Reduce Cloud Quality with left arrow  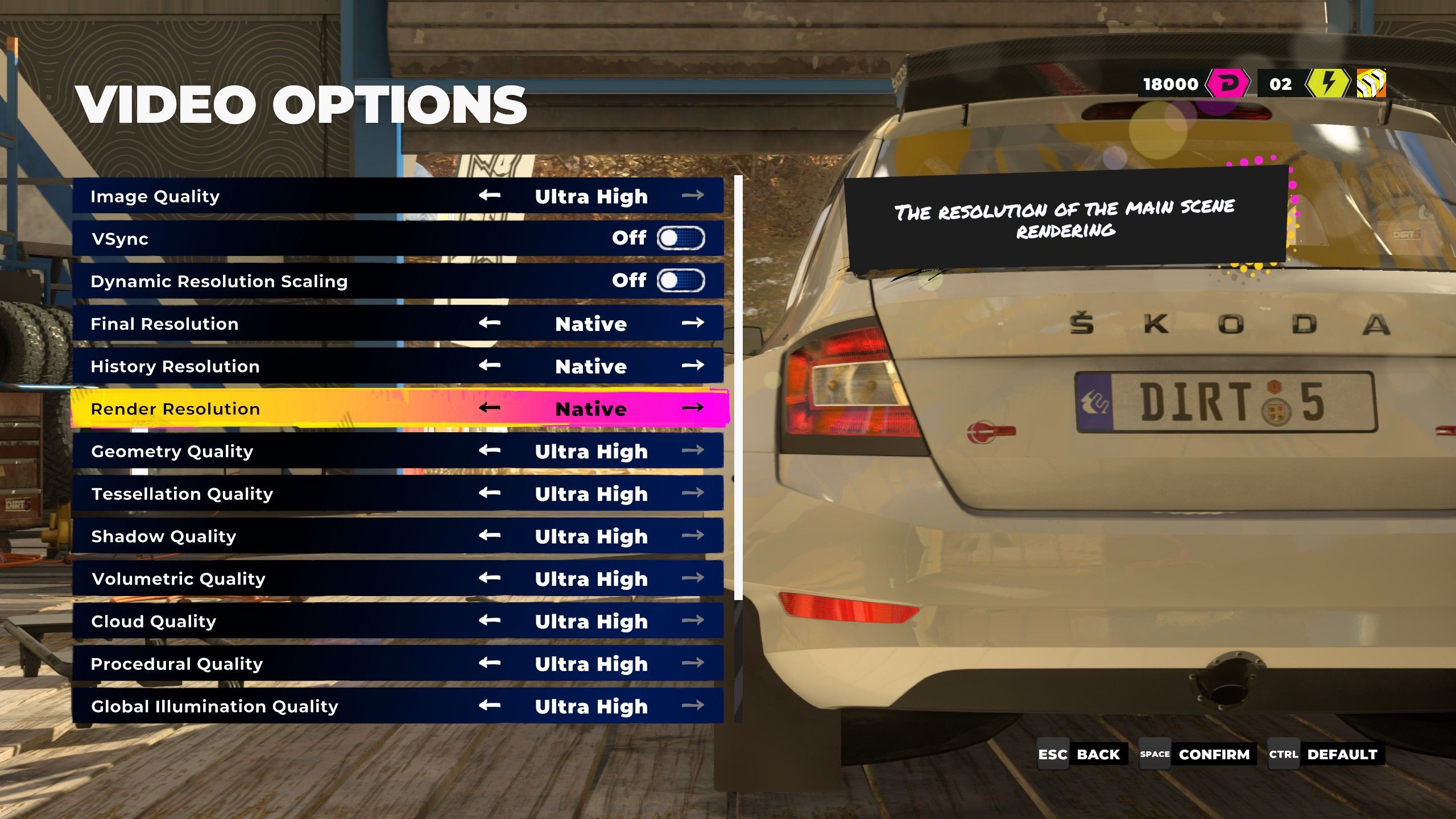point(489,620)
